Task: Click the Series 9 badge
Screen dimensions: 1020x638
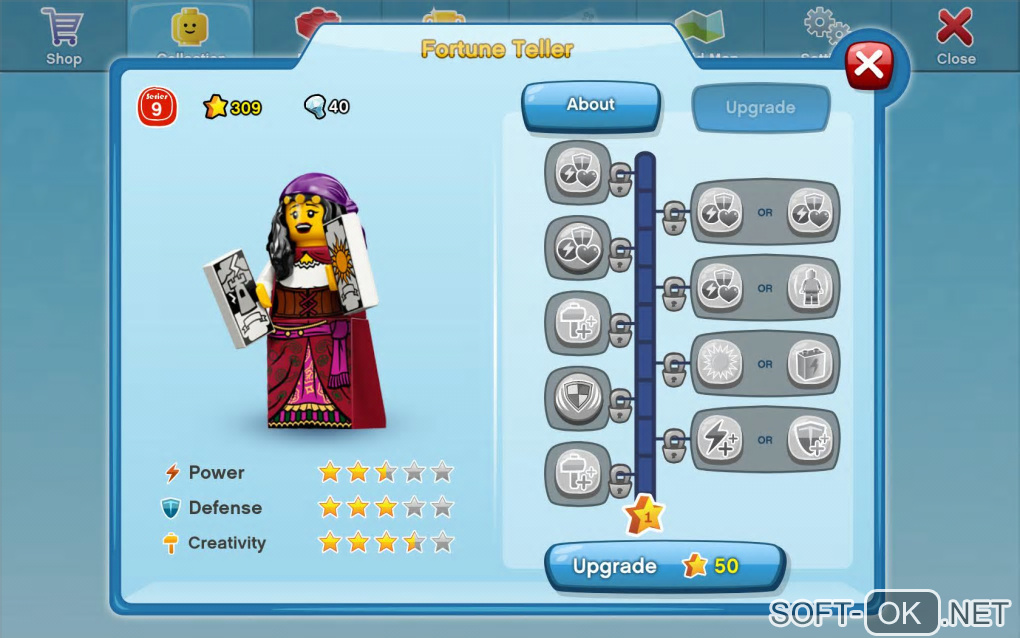Action: click(x=157, y=107)
